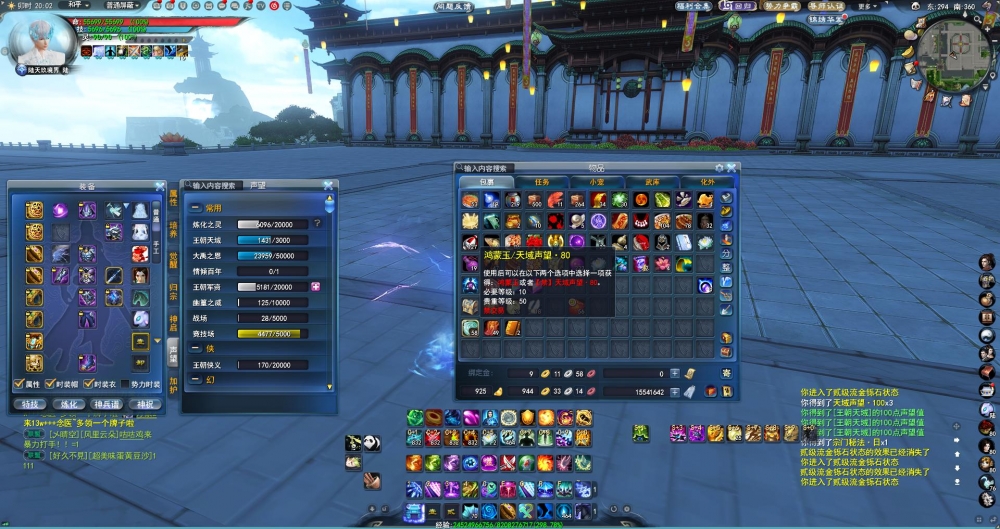This screenshot has width=1000, height=529.
Task: Close the 装备 equipment window
Action: pos(160,186)
